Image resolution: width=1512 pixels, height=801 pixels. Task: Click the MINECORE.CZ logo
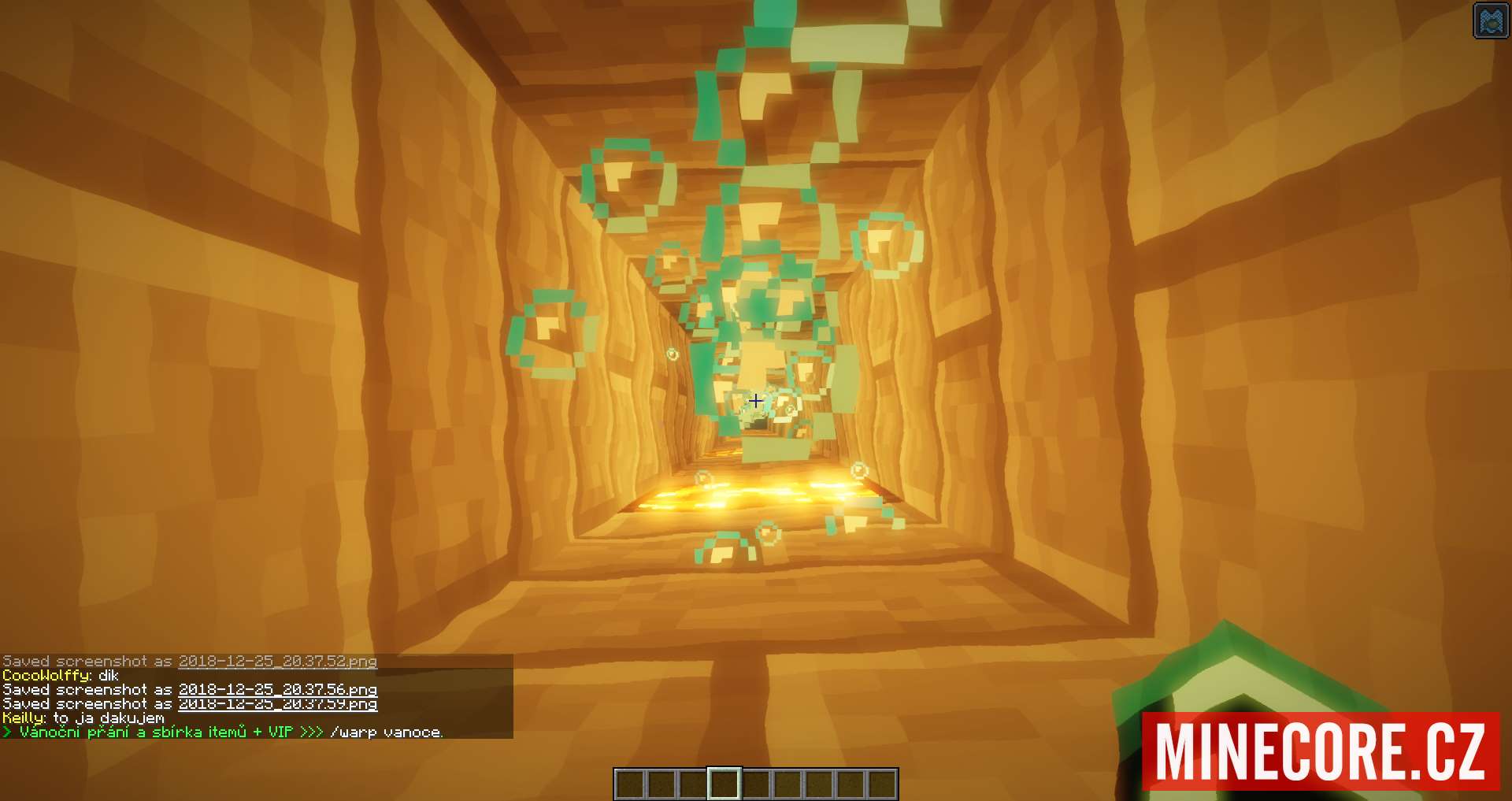point(1321,751)
